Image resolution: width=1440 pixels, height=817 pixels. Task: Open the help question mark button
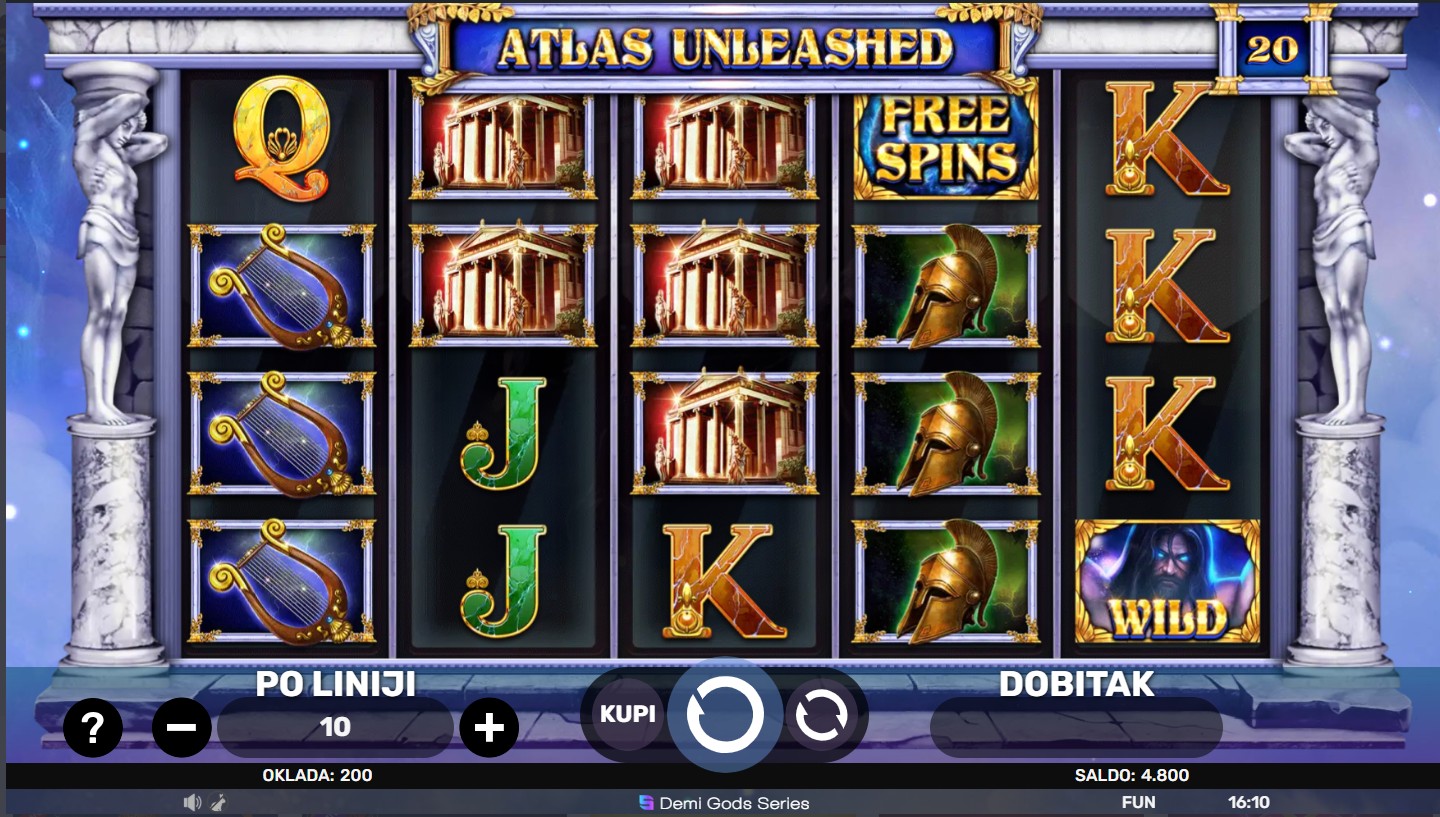coord(92,728)
